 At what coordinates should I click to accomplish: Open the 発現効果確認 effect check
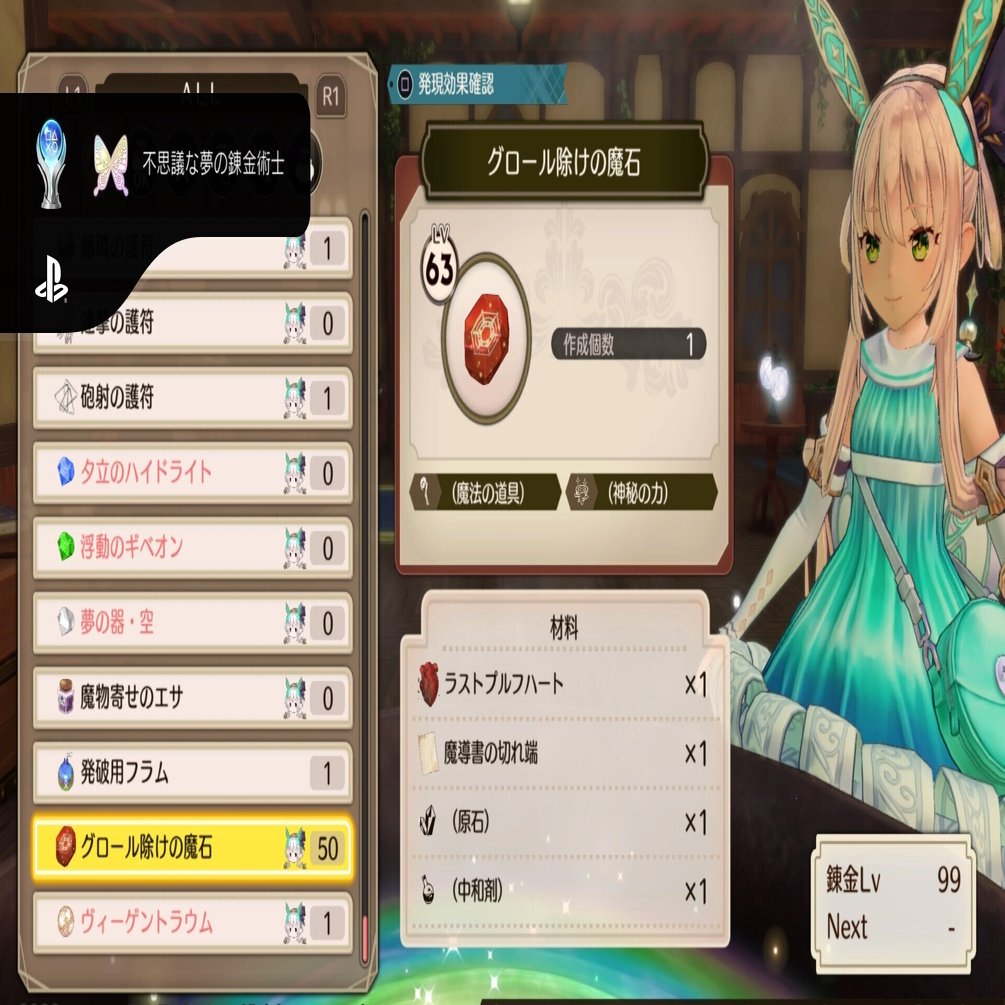coord(479,83)
